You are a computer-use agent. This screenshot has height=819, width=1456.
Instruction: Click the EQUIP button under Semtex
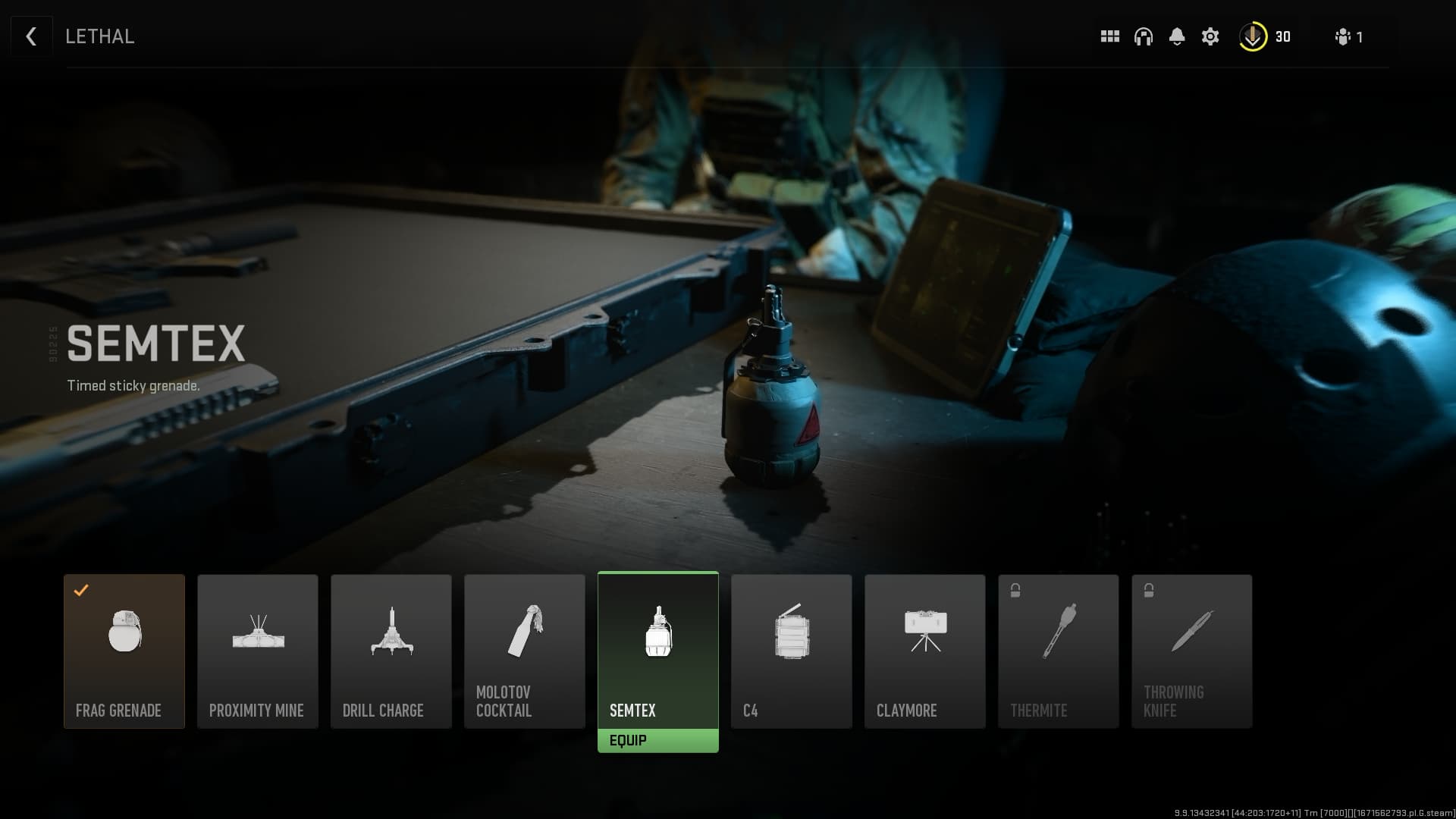tap(658, 740)
